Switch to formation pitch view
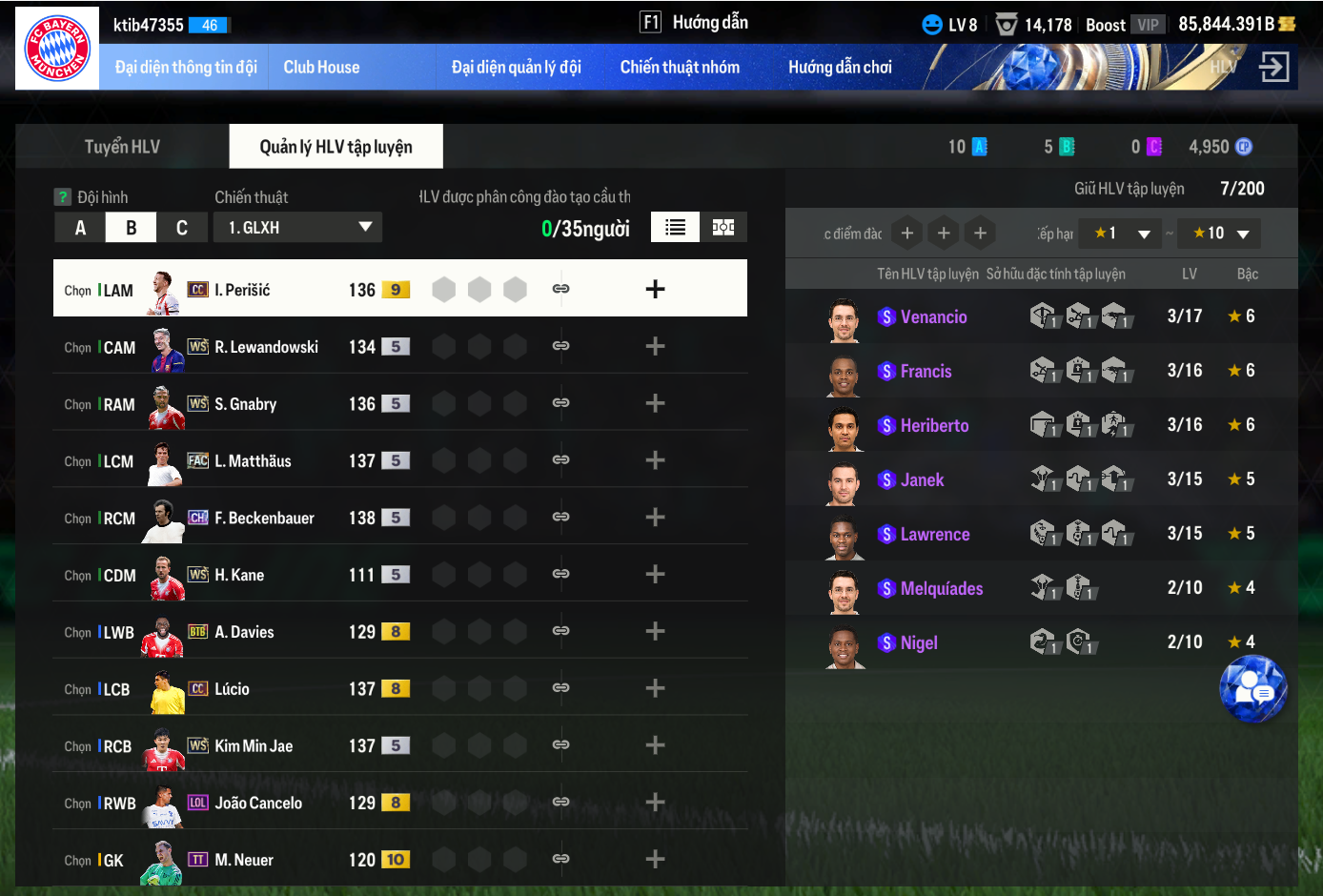Viewport: 1323px width, 896px height. point(723,228)
